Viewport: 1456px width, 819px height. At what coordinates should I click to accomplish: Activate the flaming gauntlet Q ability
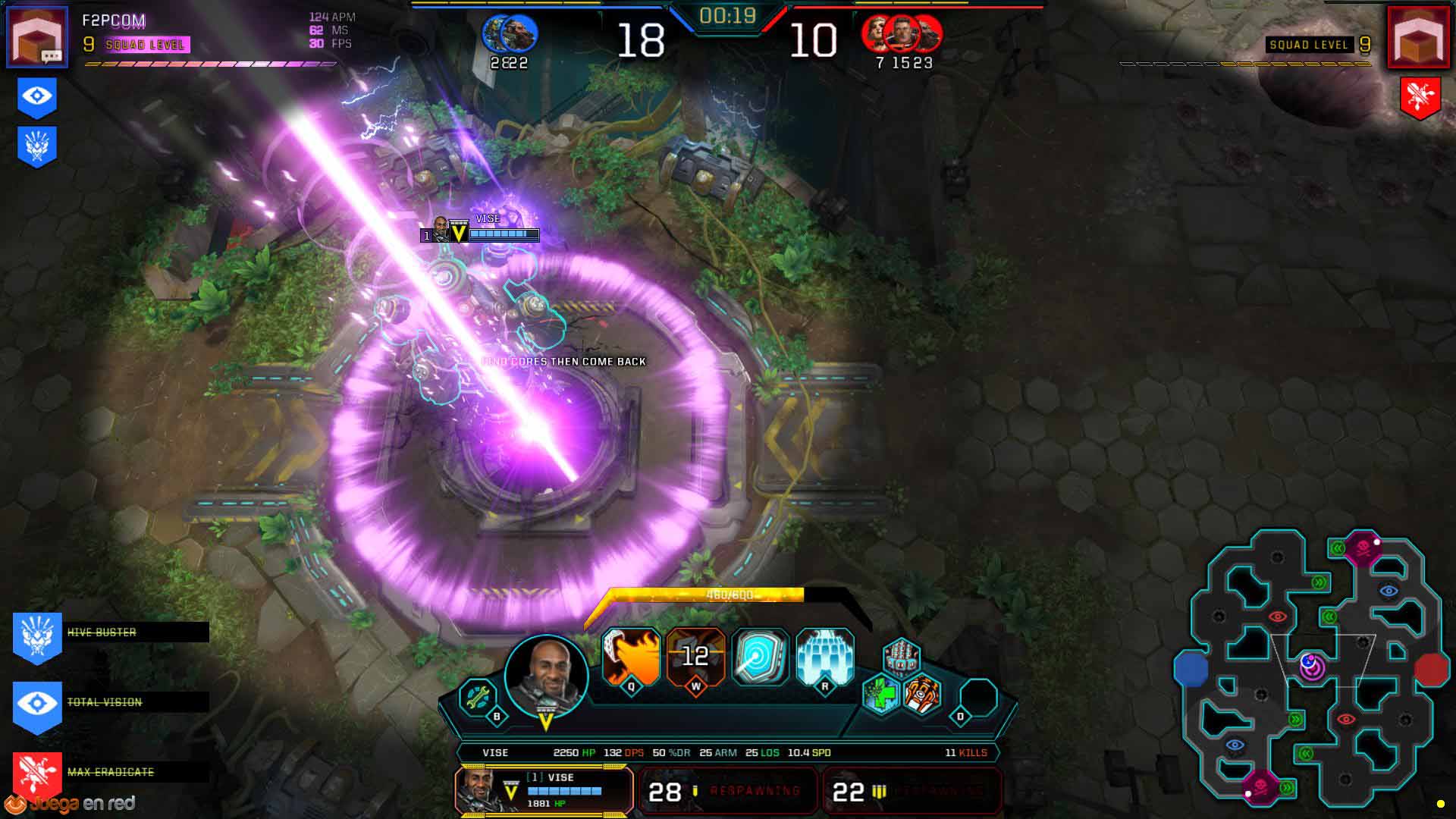pyautogui.click(x=631, y=657)
